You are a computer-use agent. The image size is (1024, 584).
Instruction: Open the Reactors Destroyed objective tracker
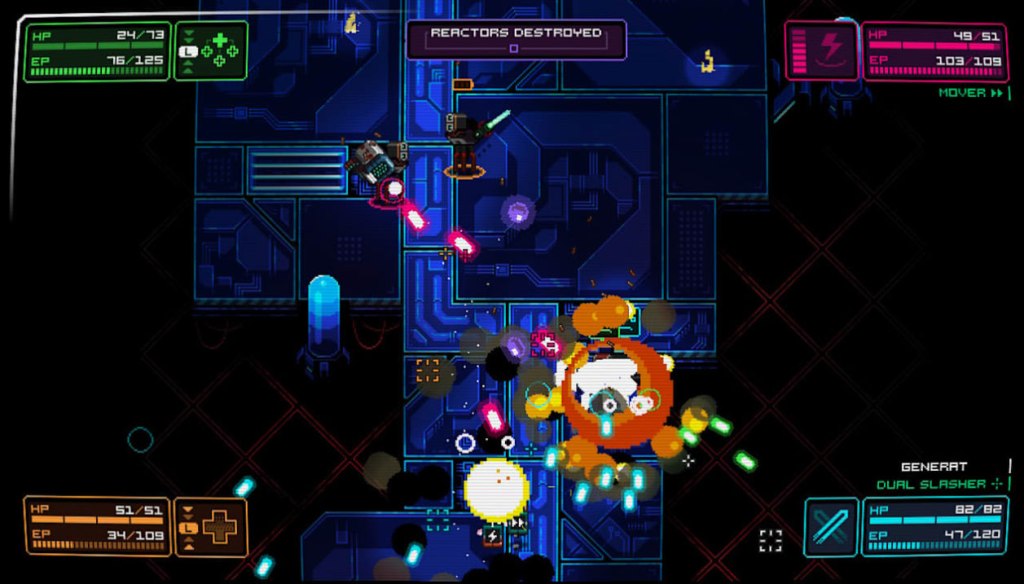tap(515, 39)
